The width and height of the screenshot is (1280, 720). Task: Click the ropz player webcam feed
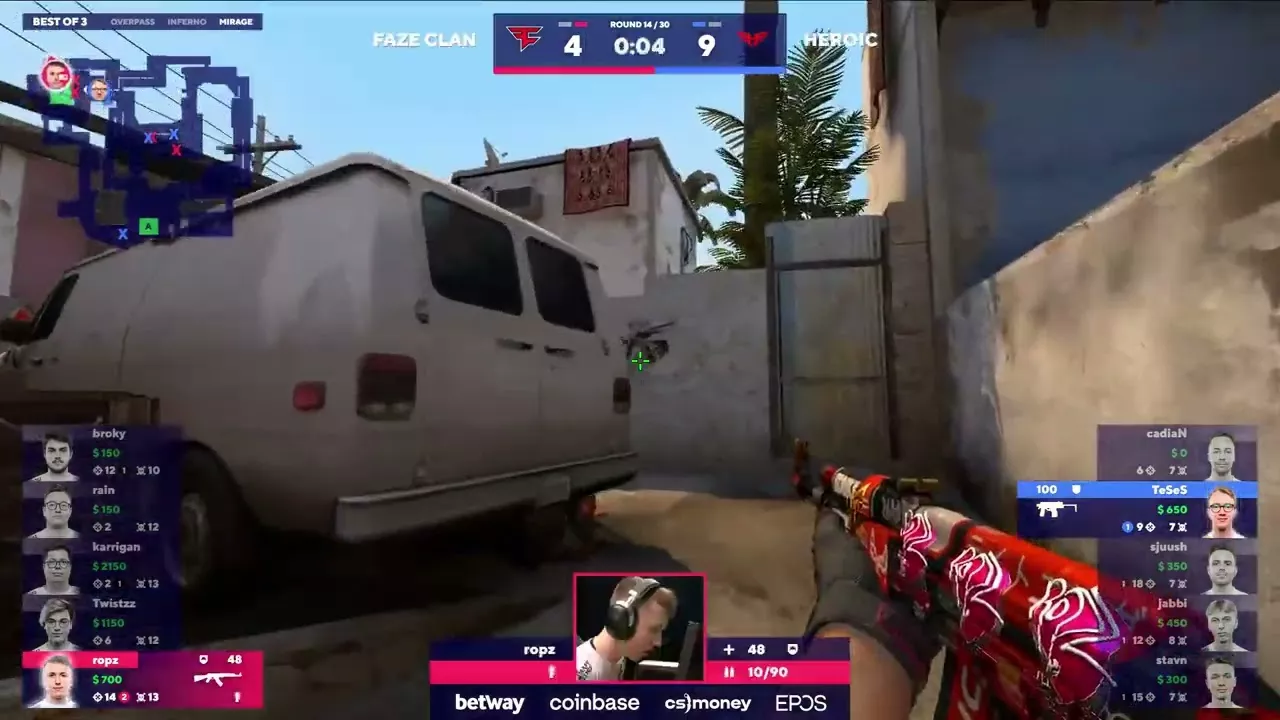click(x=639, y=629)
